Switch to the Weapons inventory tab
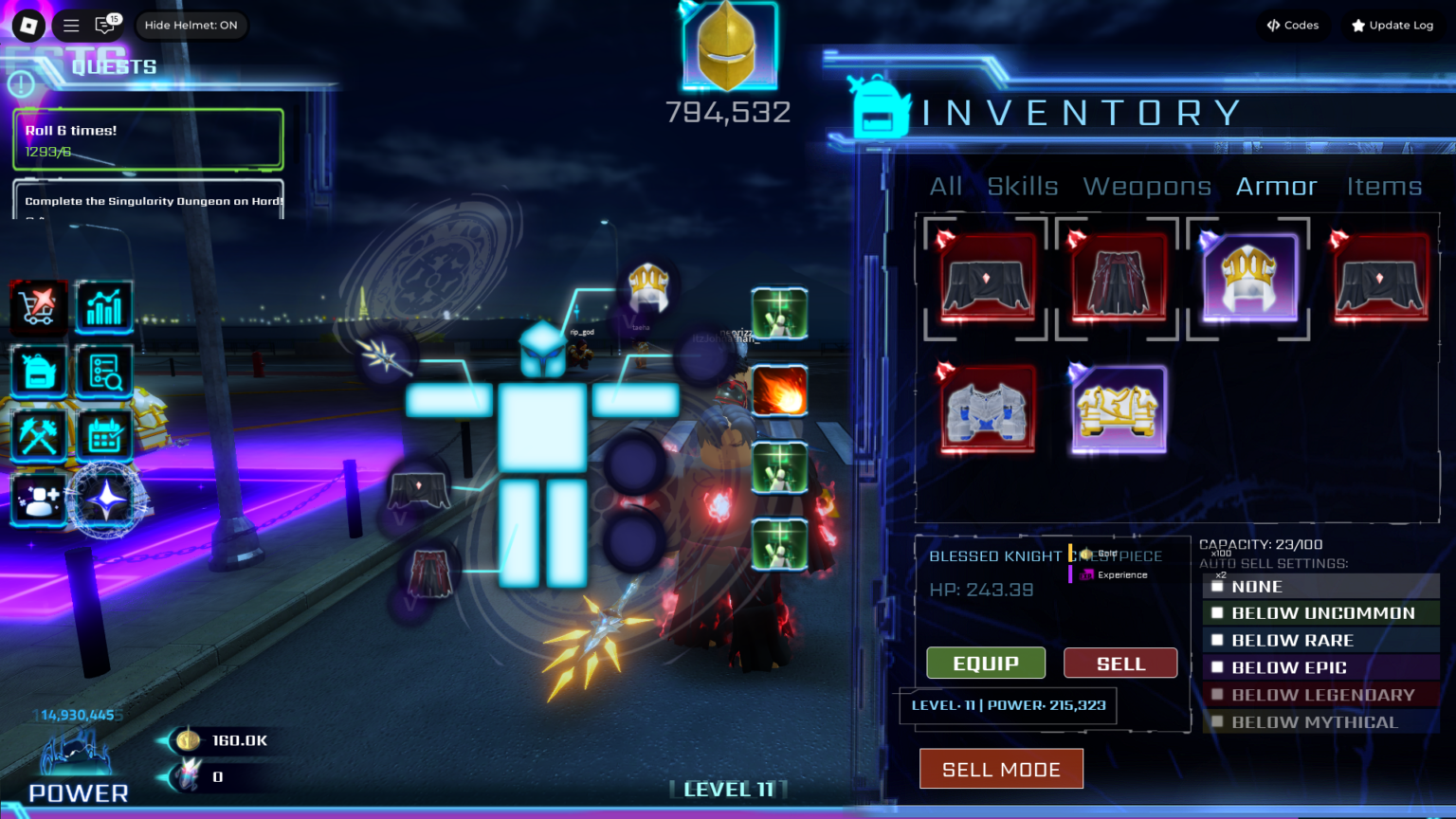Viewport: 1456px width, 819px height. [1147, 187]
